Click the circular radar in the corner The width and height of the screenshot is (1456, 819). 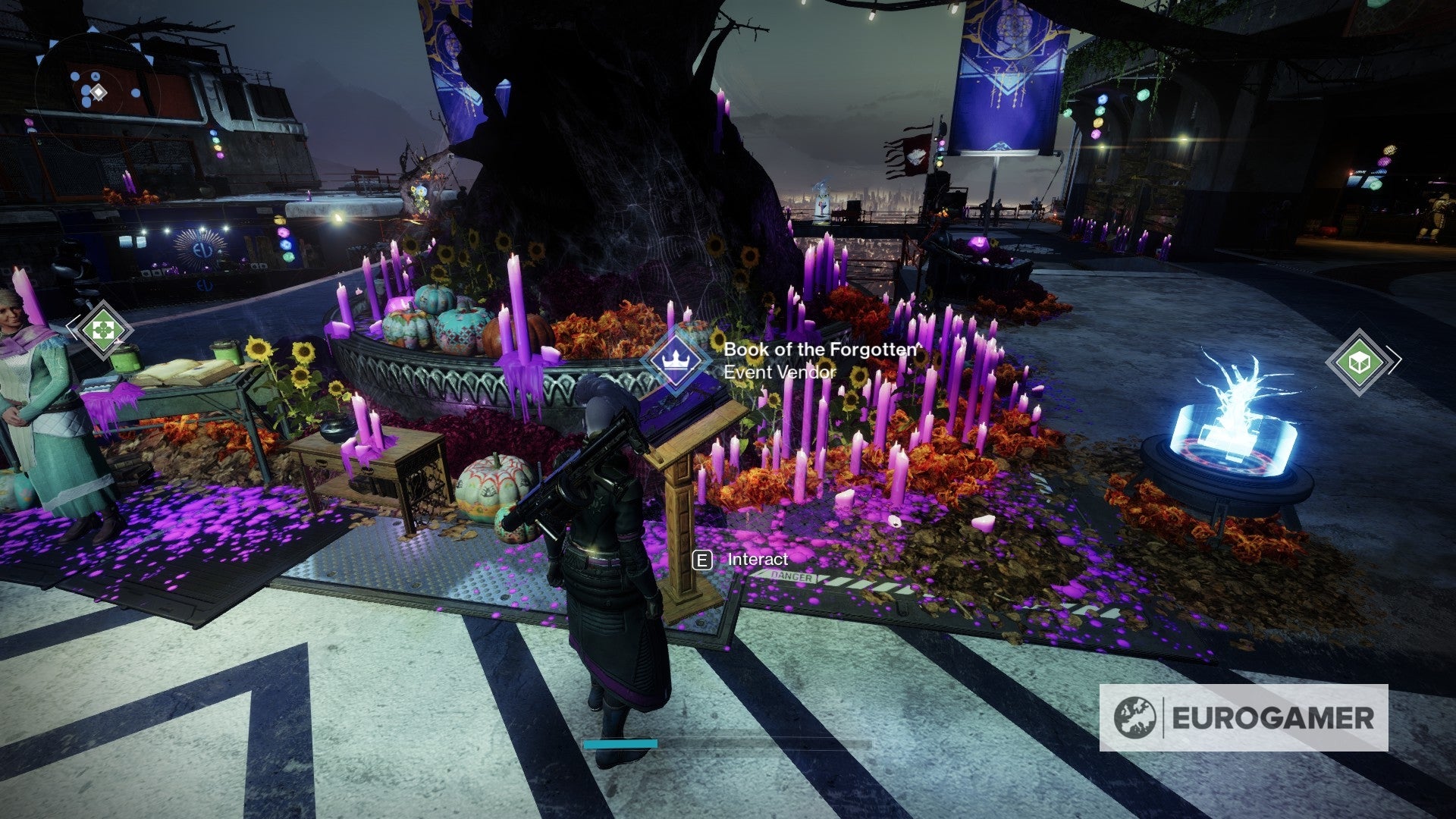(98, 93)
